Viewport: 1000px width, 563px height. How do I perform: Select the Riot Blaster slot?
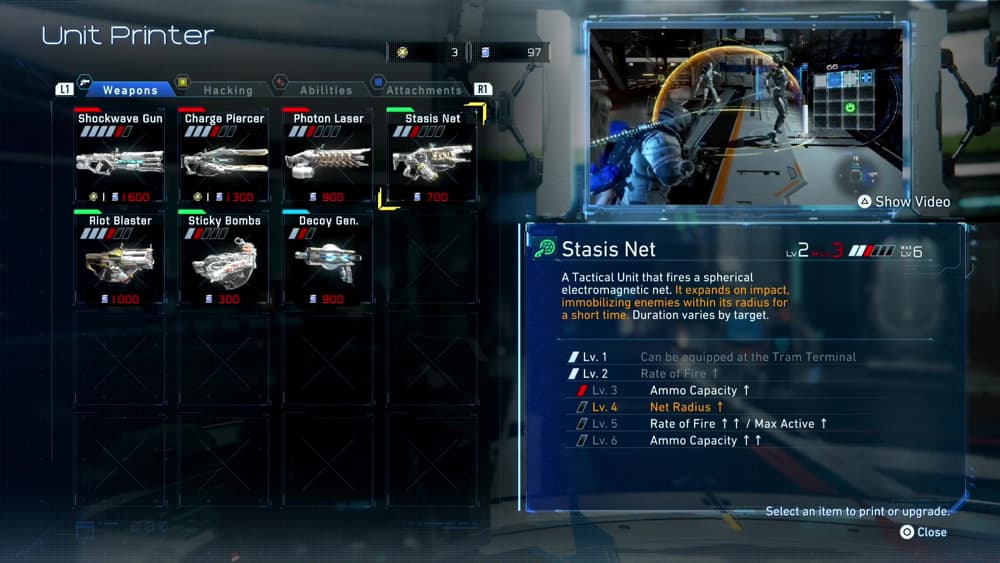pos(120,258)
